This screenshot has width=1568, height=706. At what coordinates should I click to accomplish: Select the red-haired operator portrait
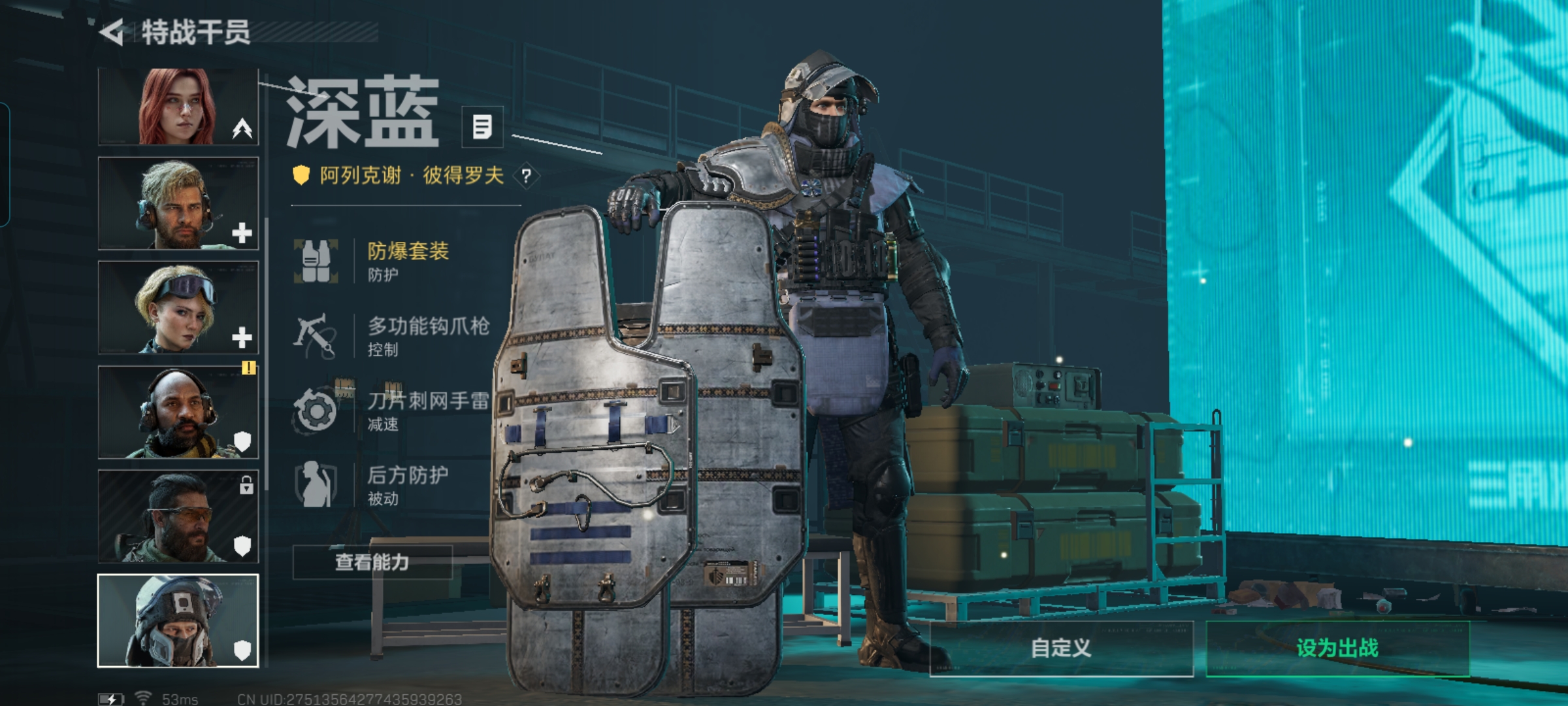(x=178, y=107)
